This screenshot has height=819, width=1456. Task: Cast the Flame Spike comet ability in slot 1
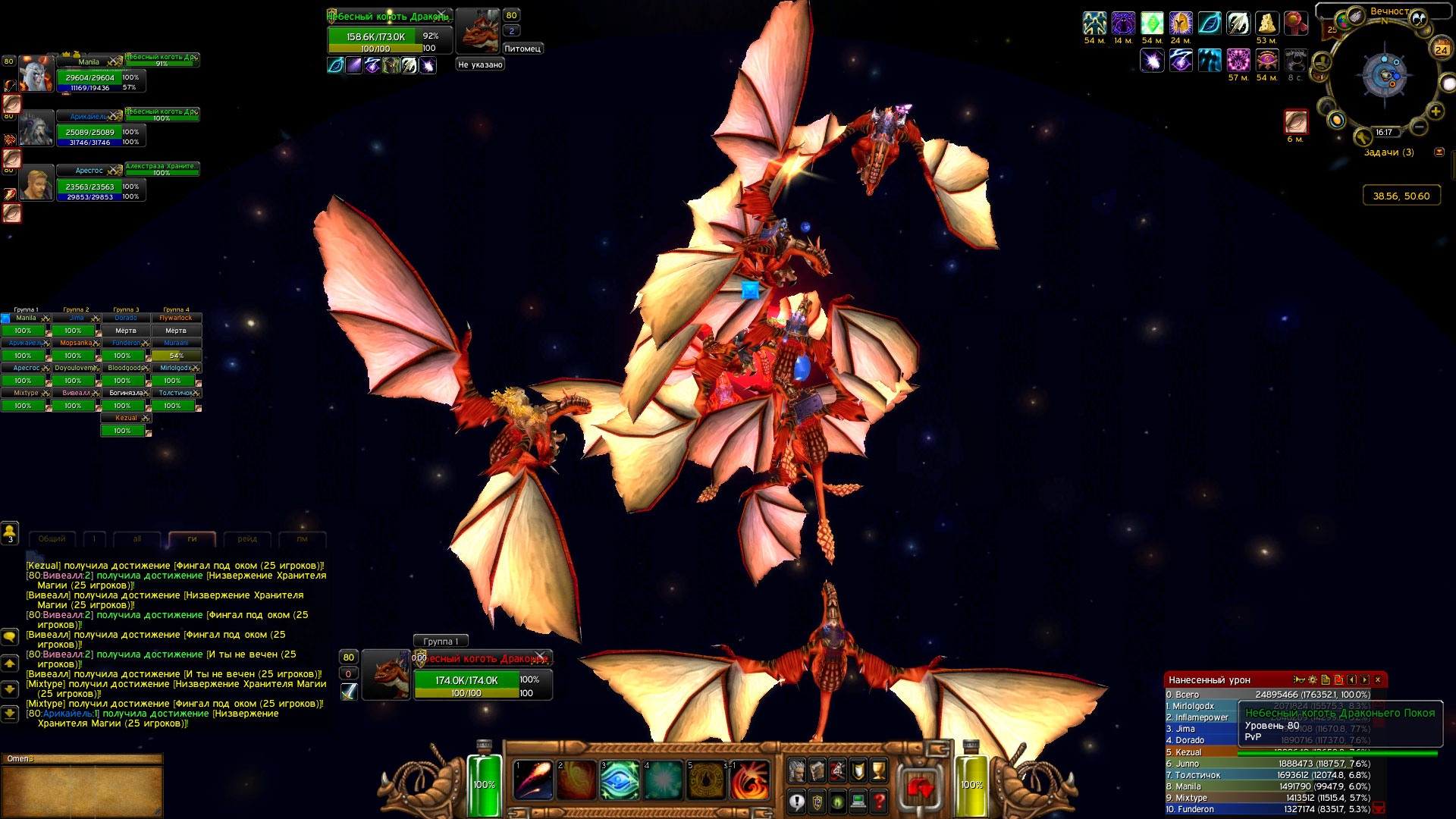532,780
